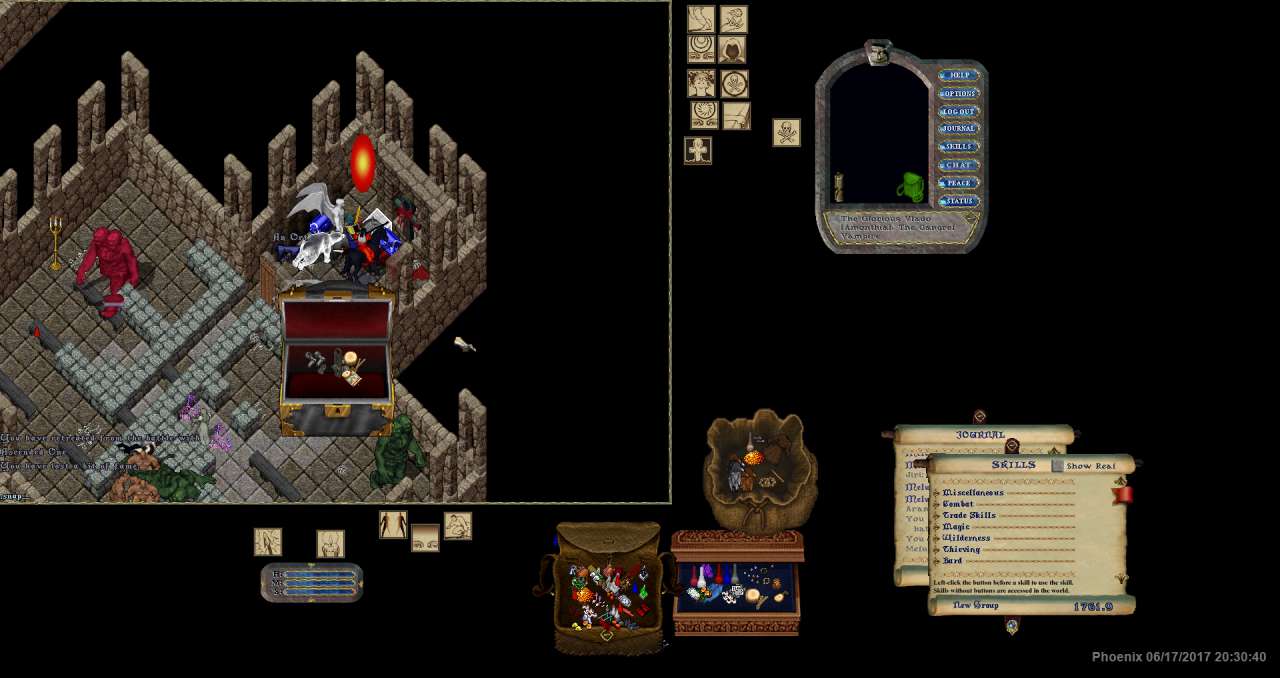Open the Options window
Viewport: 1280px width, 678px height.
958,93
